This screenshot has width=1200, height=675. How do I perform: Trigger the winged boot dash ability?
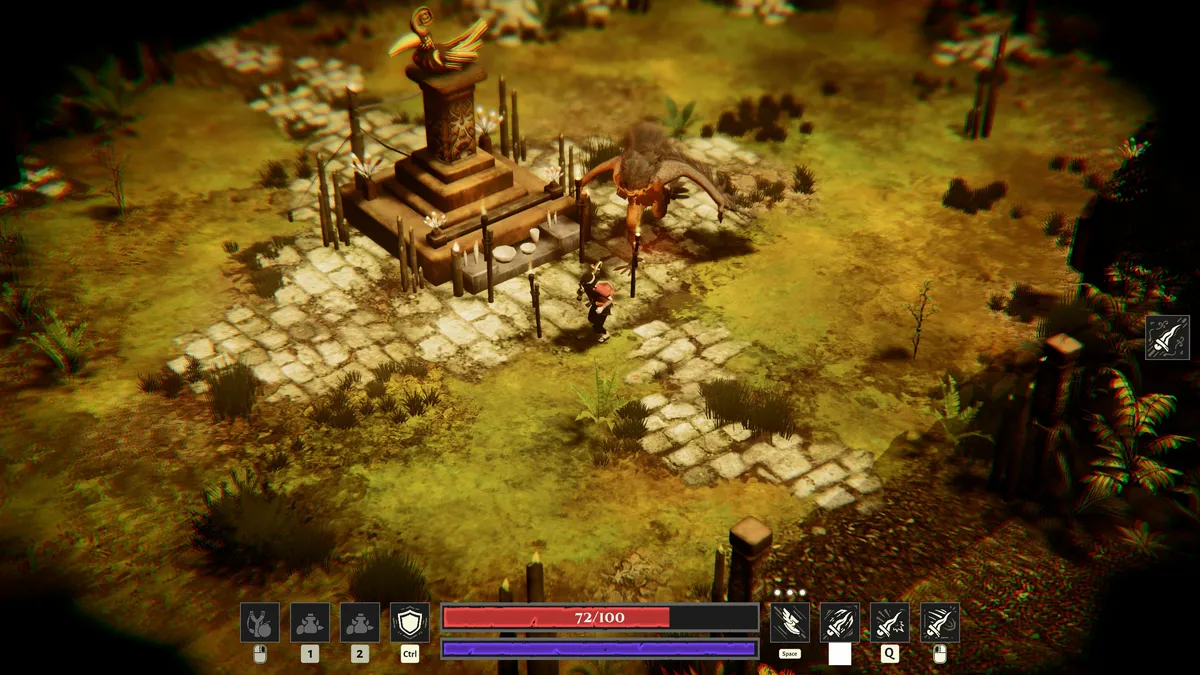(x=790, y=622)
